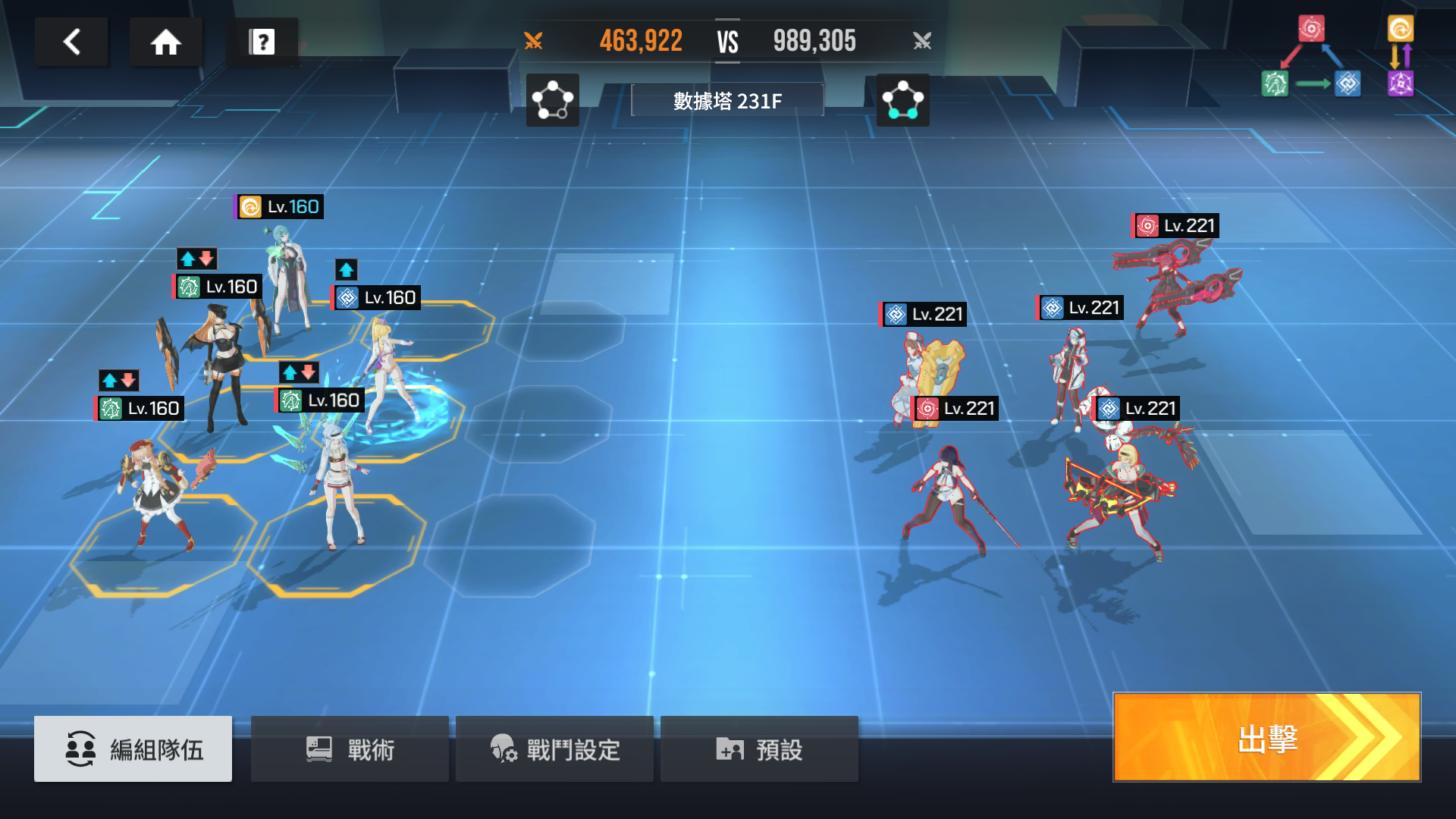View the element advantage chart
This screenshot has height=819, width=1456.
(1338, 57)
